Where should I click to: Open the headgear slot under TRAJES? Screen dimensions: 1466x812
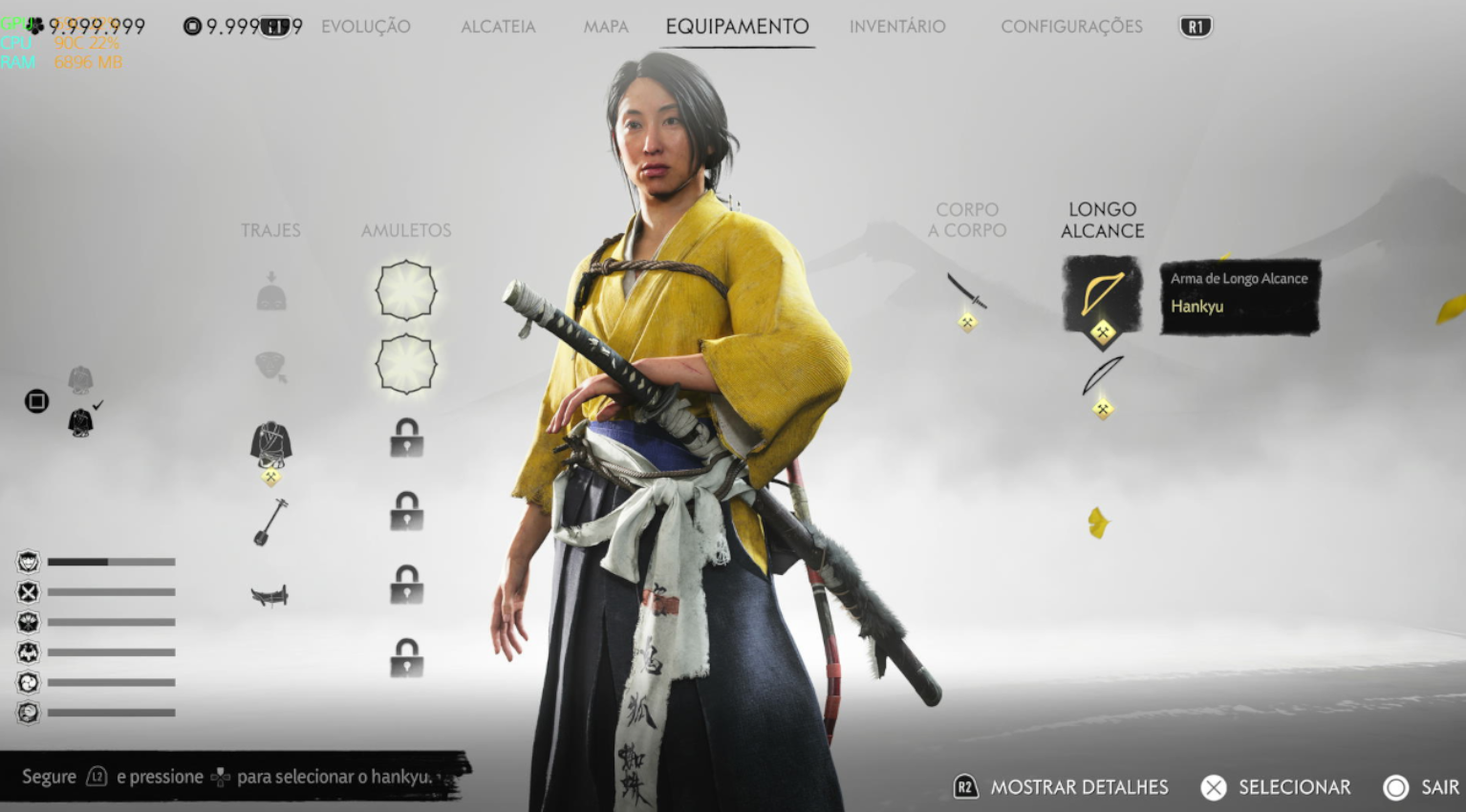click(x=271, y=292)
